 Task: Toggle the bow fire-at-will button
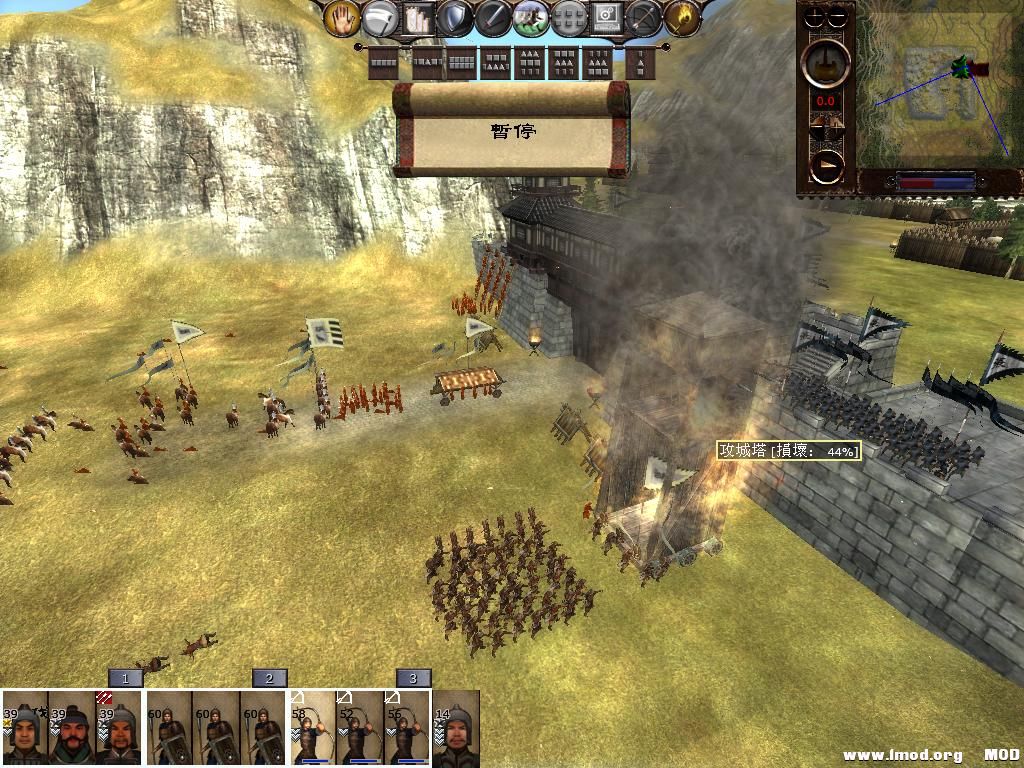(x=644, y=18)
